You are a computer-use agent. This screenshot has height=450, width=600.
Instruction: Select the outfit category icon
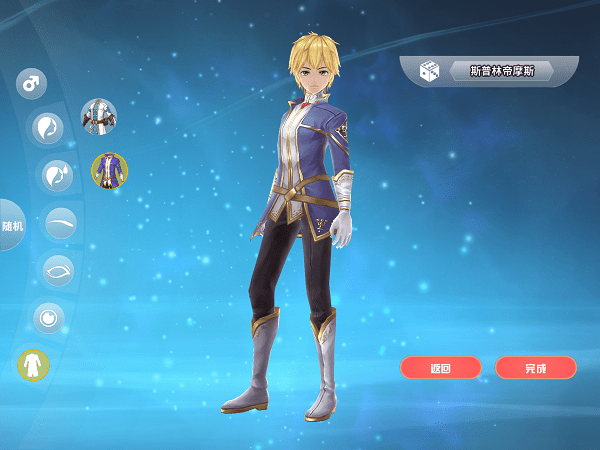point(33,364)
